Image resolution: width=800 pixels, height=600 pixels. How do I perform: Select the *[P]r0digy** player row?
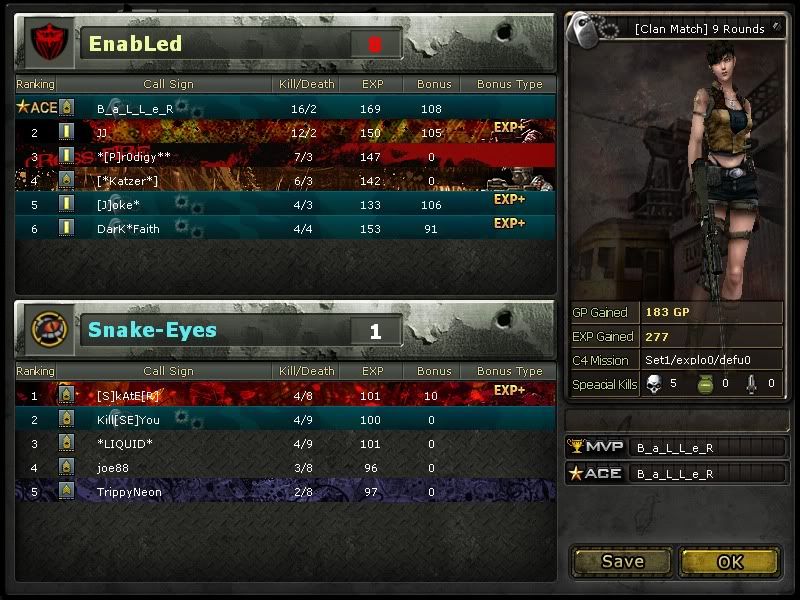click(285, 156)
